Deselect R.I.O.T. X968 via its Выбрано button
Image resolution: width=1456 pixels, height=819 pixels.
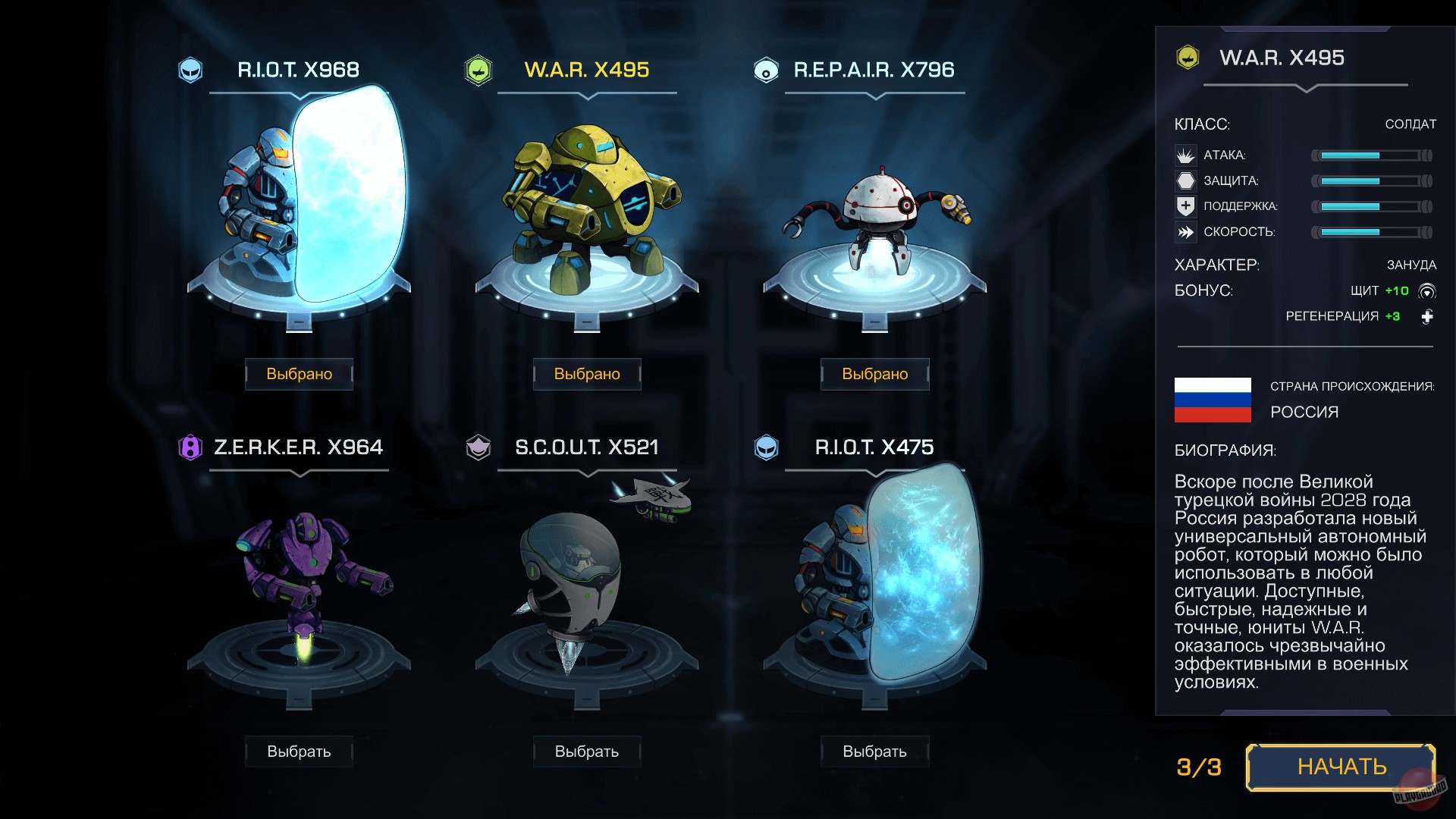pyautogui.click(x=298, y=373)
